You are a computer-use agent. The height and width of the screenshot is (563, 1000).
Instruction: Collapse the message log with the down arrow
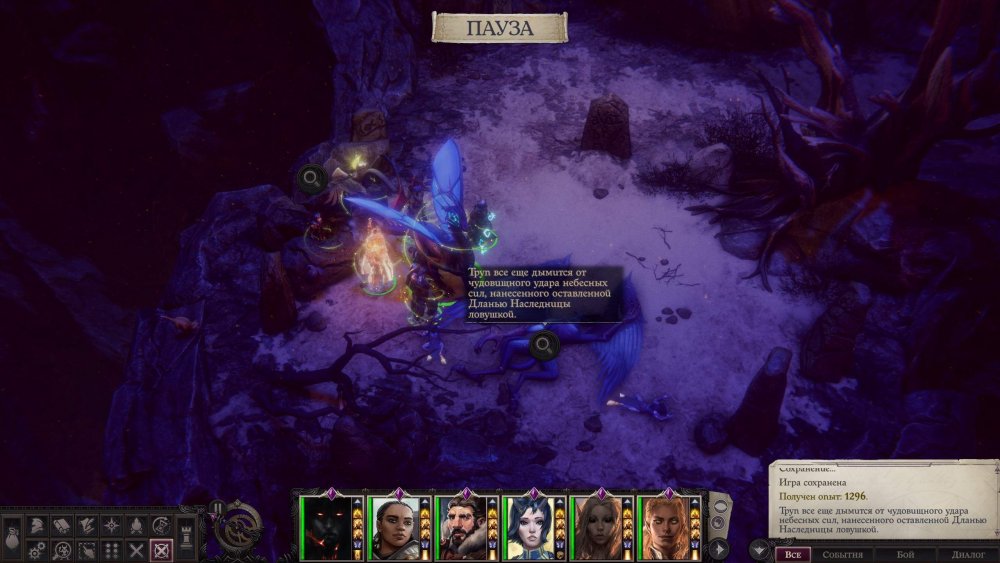(758, 548)
